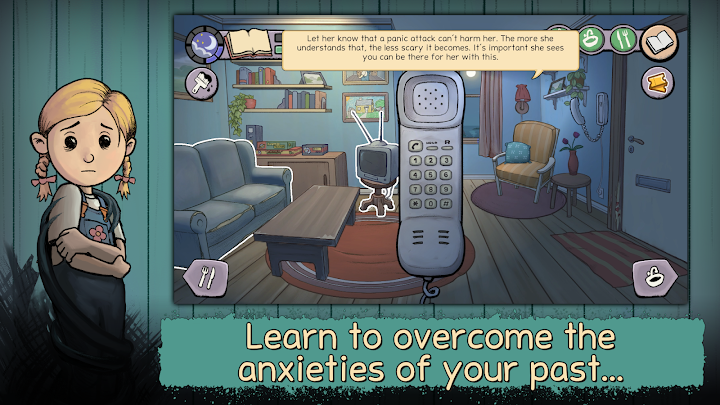Open the journal book in the corner
720x405 pixels.
pos(659,41)
